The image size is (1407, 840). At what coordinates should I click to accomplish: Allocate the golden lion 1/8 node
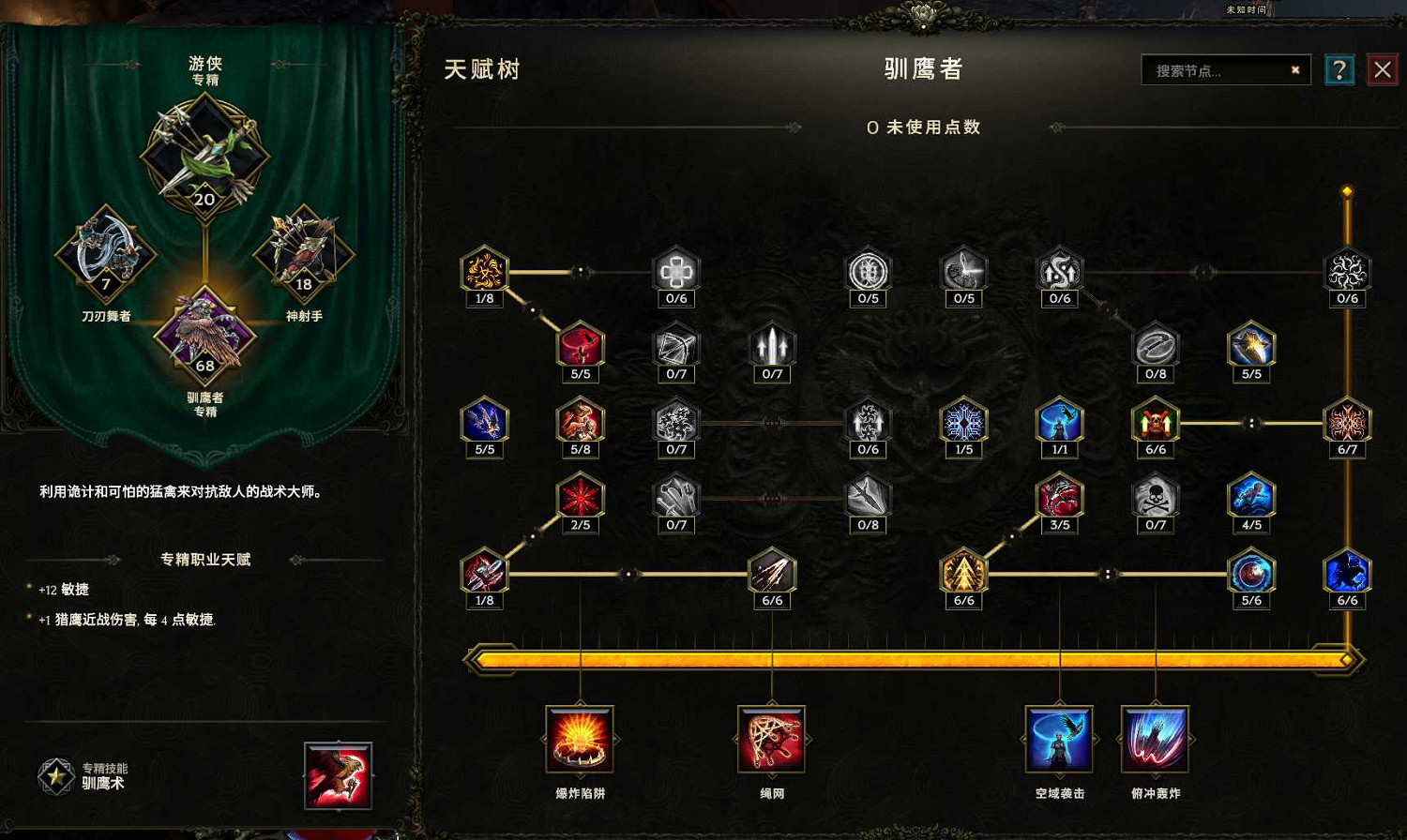tap(485, 272)
